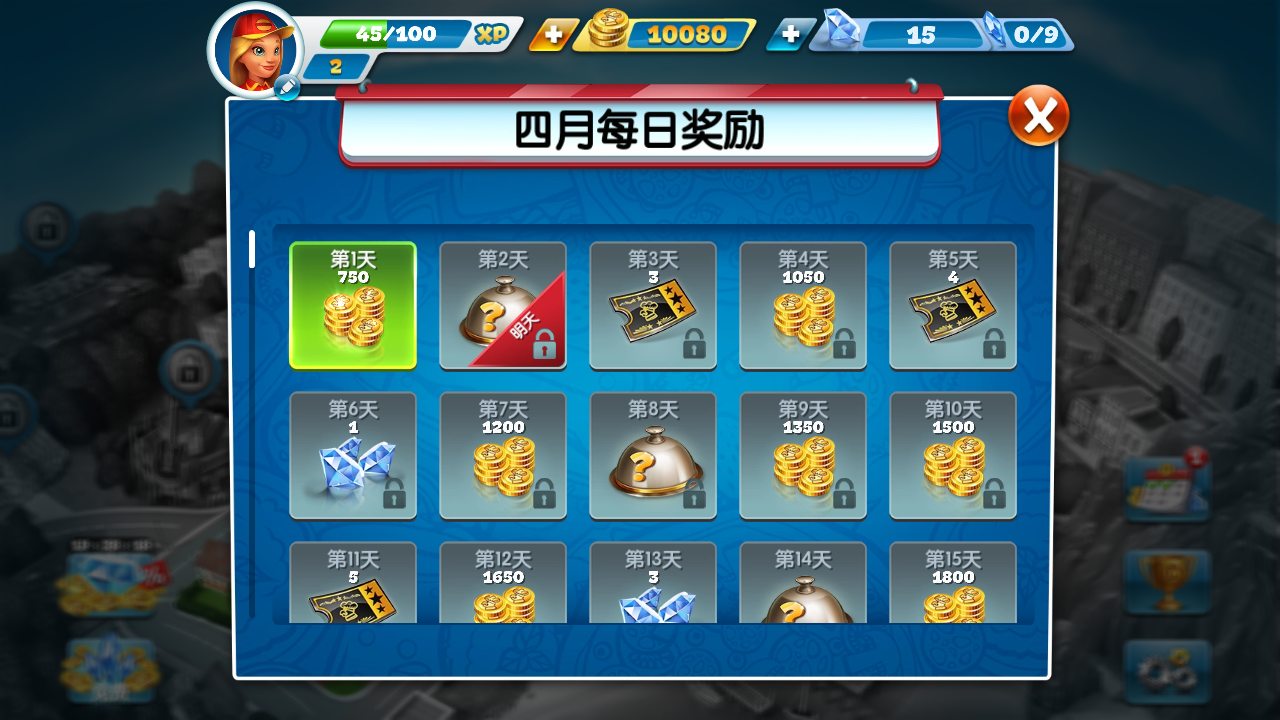1280x720 pixels.
Task: Choose the Day 7 tile with 1200 coins
Action: pyautogui.click(x=503, y=456)
